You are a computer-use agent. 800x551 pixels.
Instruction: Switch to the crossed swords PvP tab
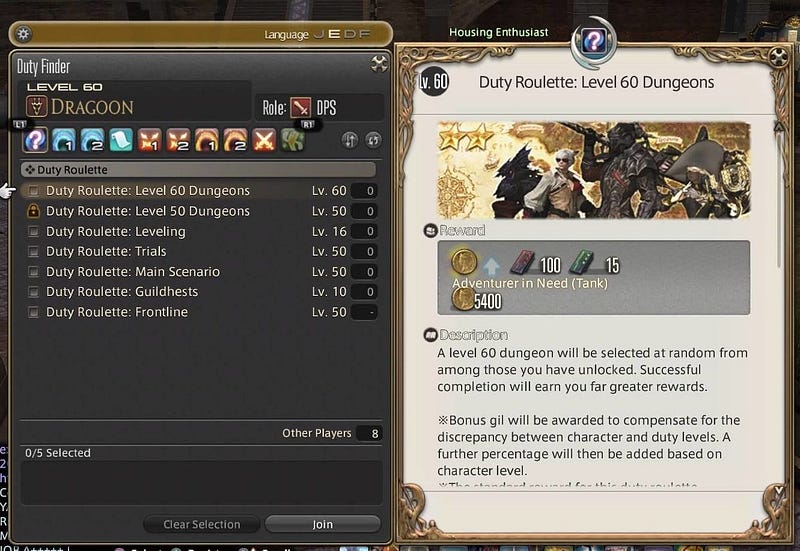[x=264, y=140]
